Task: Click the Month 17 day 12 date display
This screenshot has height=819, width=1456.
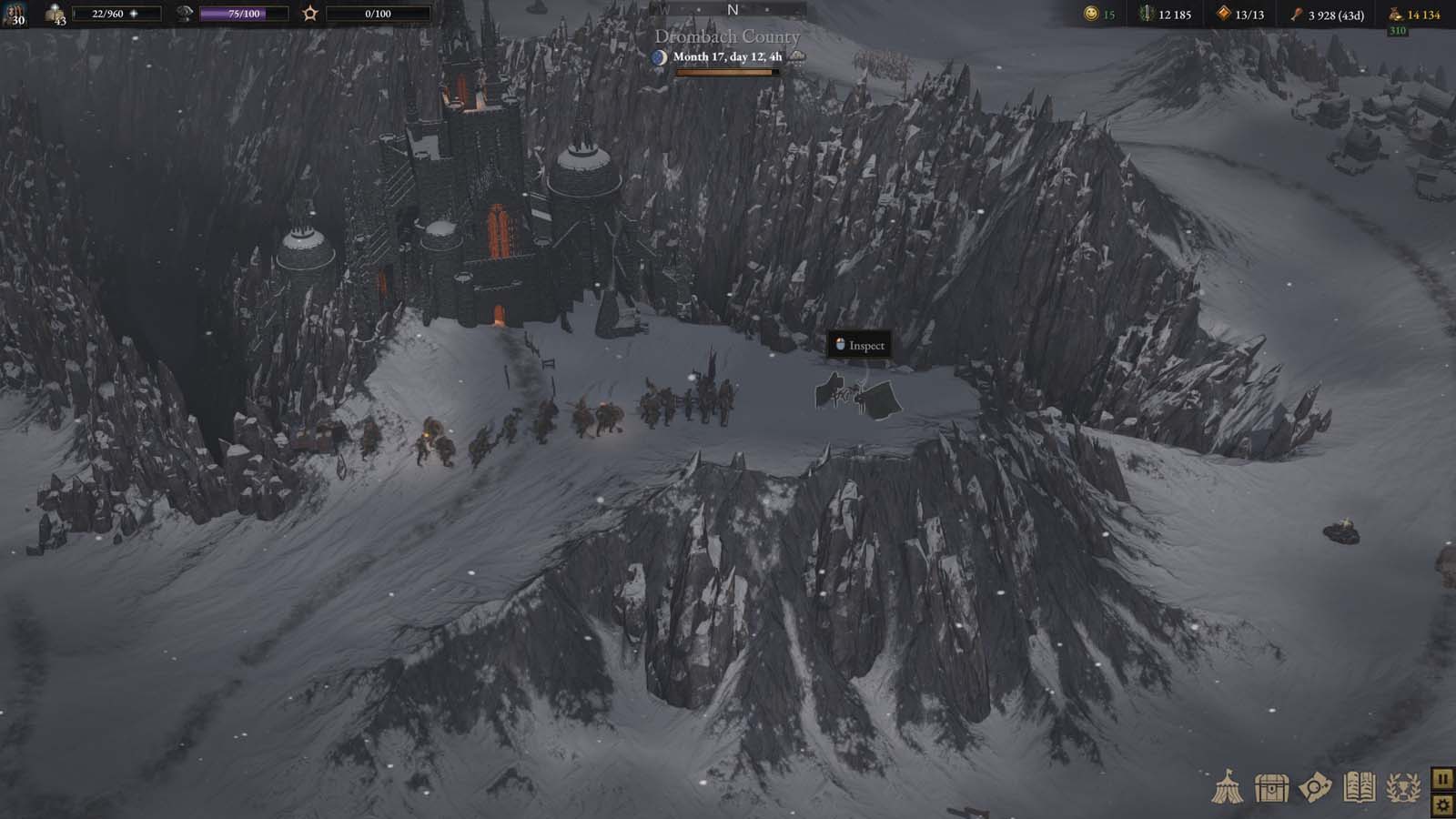Action: pyautogui.click(x=728, y=56)
